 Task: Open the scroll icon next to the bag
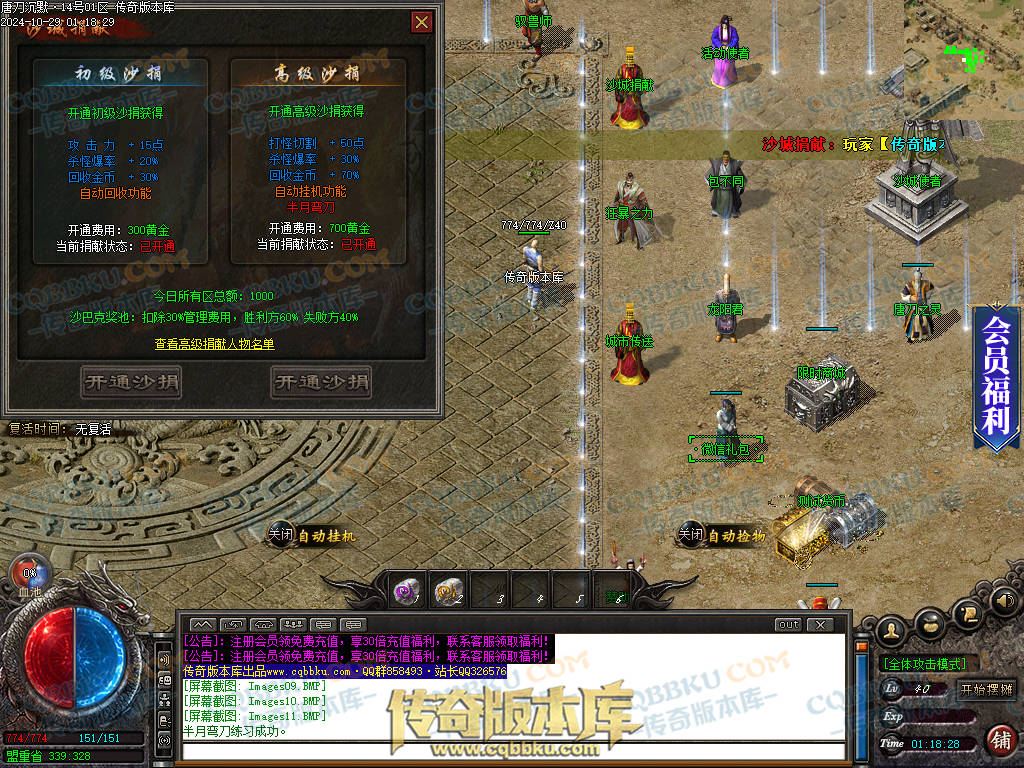(968, 612)
